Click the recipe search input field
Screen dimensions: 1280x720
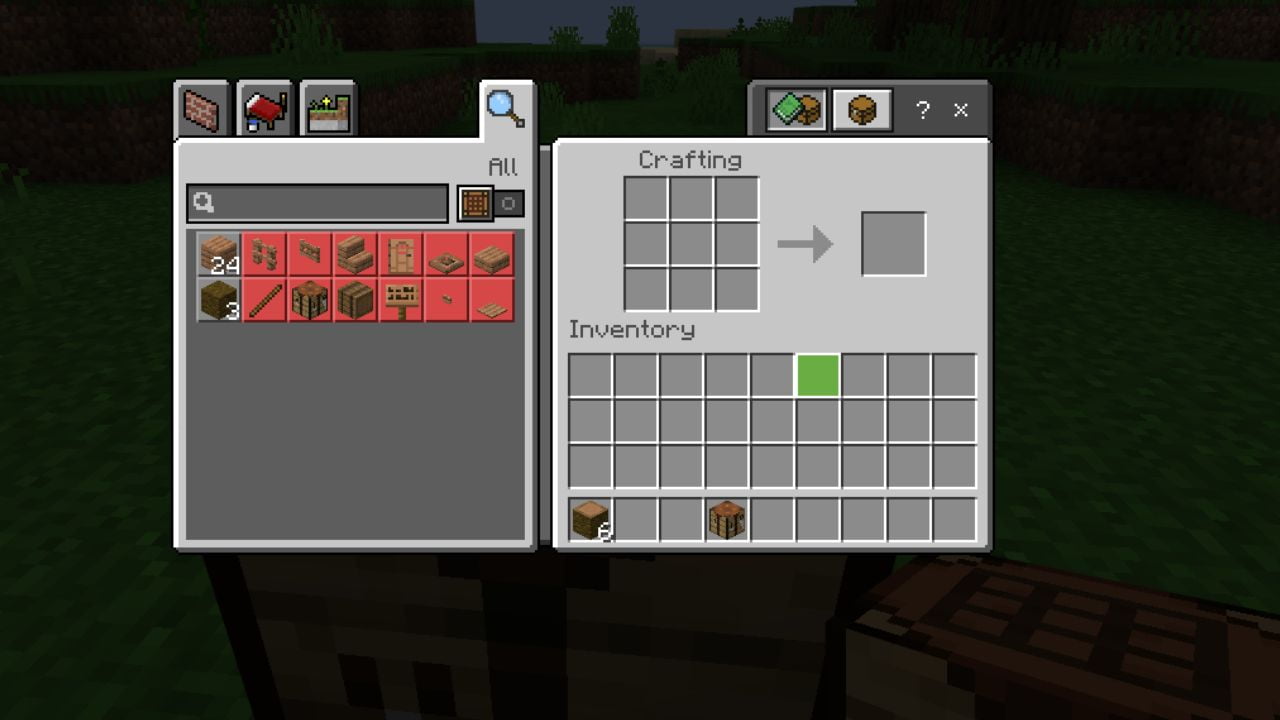pos(318,203)
